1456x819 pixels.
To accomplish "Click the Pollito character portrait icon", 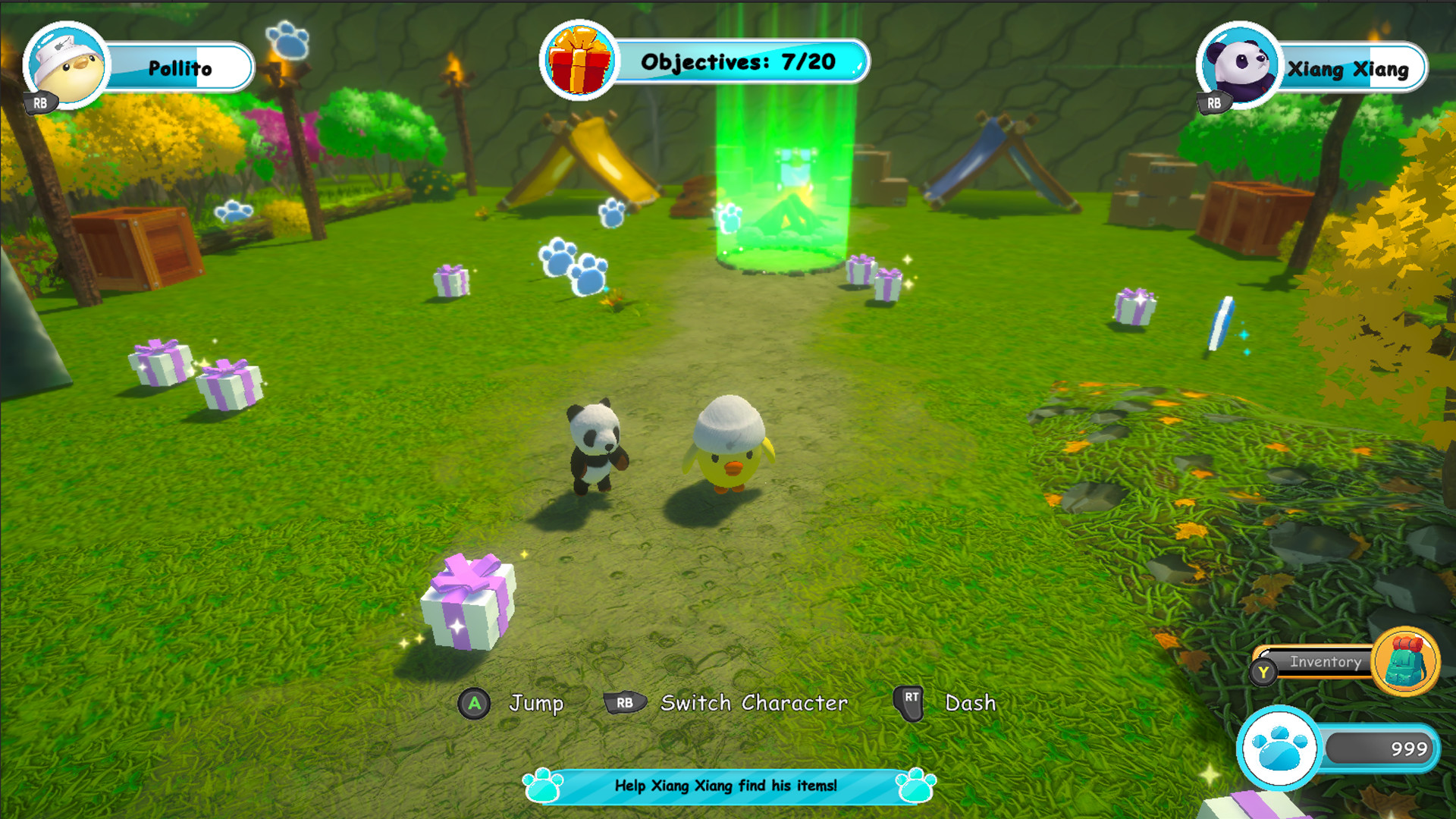I will [x=64, y=64].
